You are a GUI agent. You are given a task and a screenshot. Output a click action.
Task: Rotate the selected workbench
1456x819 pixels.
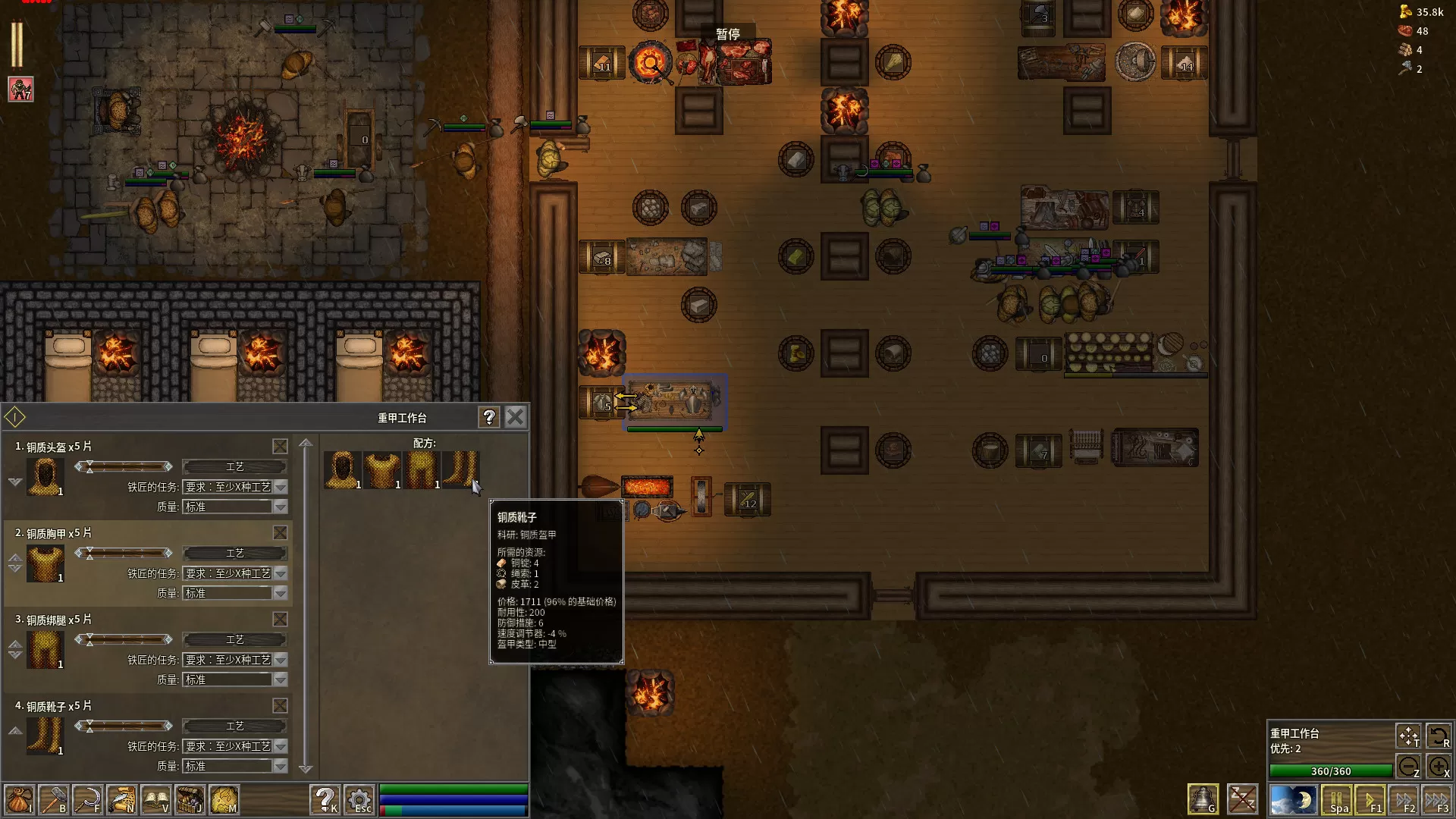1439,736
